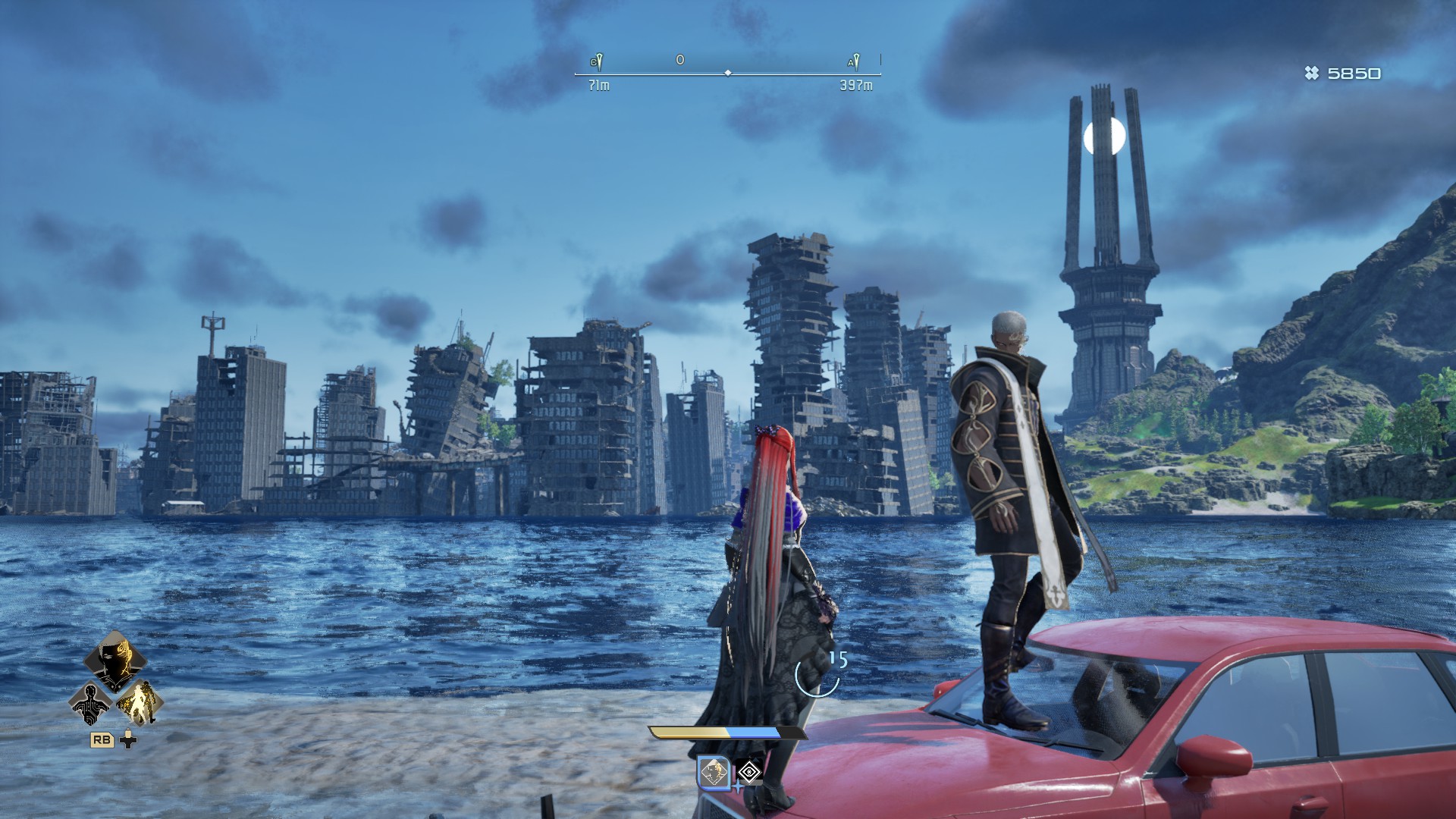Click compass waypoint marker A at 397m
1456x819 pixels.
click(855, 62)
